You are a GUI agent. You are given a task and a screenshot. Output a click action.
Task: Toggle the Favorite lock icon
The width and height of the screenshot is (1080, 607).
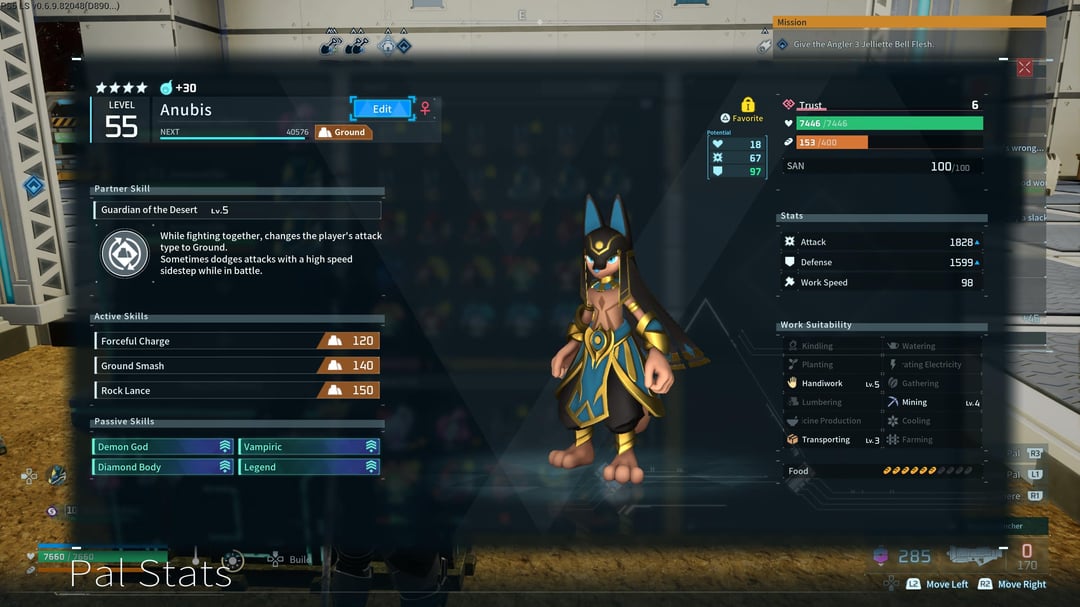[747, 105]
